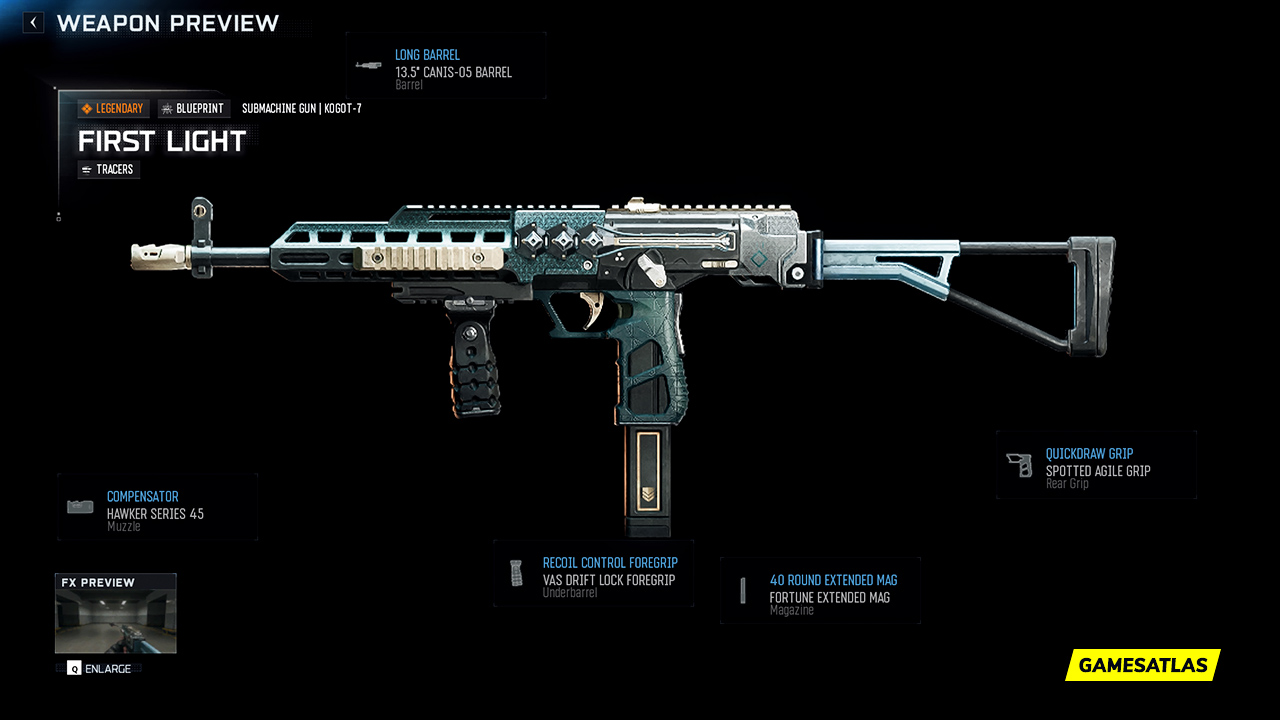This screenshot has width=1280, height=720.
Task: Click the Legendary rarity diamond icon
Action: coord(86,108)
